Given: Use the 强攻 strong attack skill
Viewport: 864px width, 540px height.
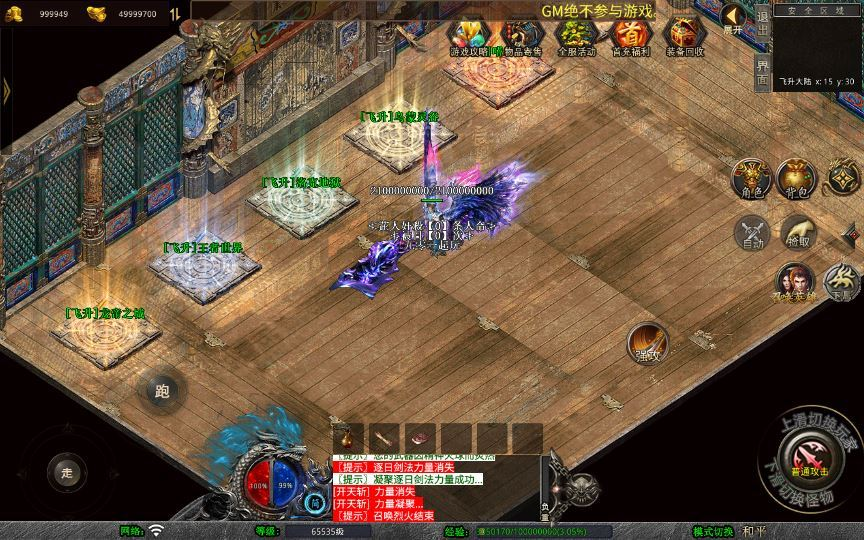Looking at the screenshot, I should (648, 343).
